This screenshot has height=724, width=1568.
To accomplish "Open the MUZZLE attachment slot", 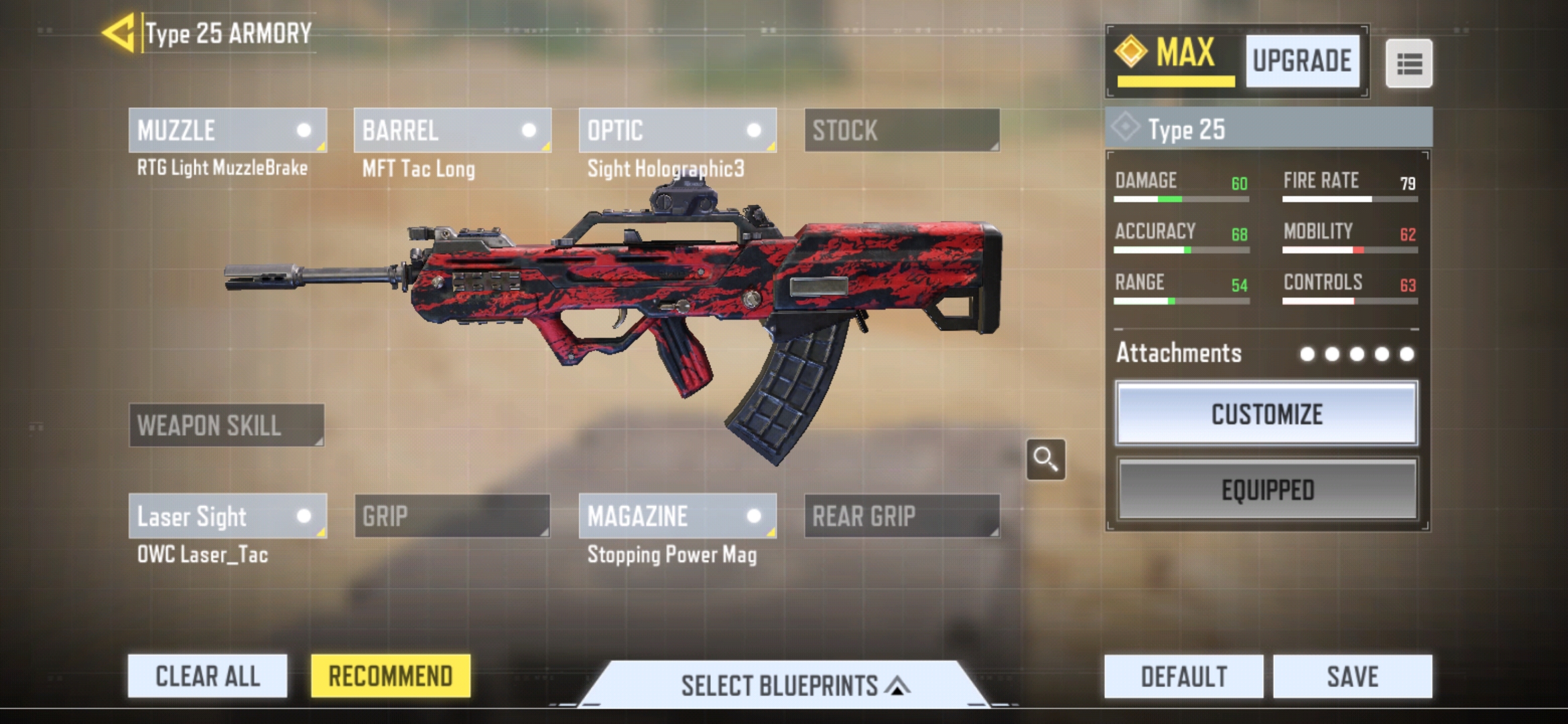I will coord(228,130).
